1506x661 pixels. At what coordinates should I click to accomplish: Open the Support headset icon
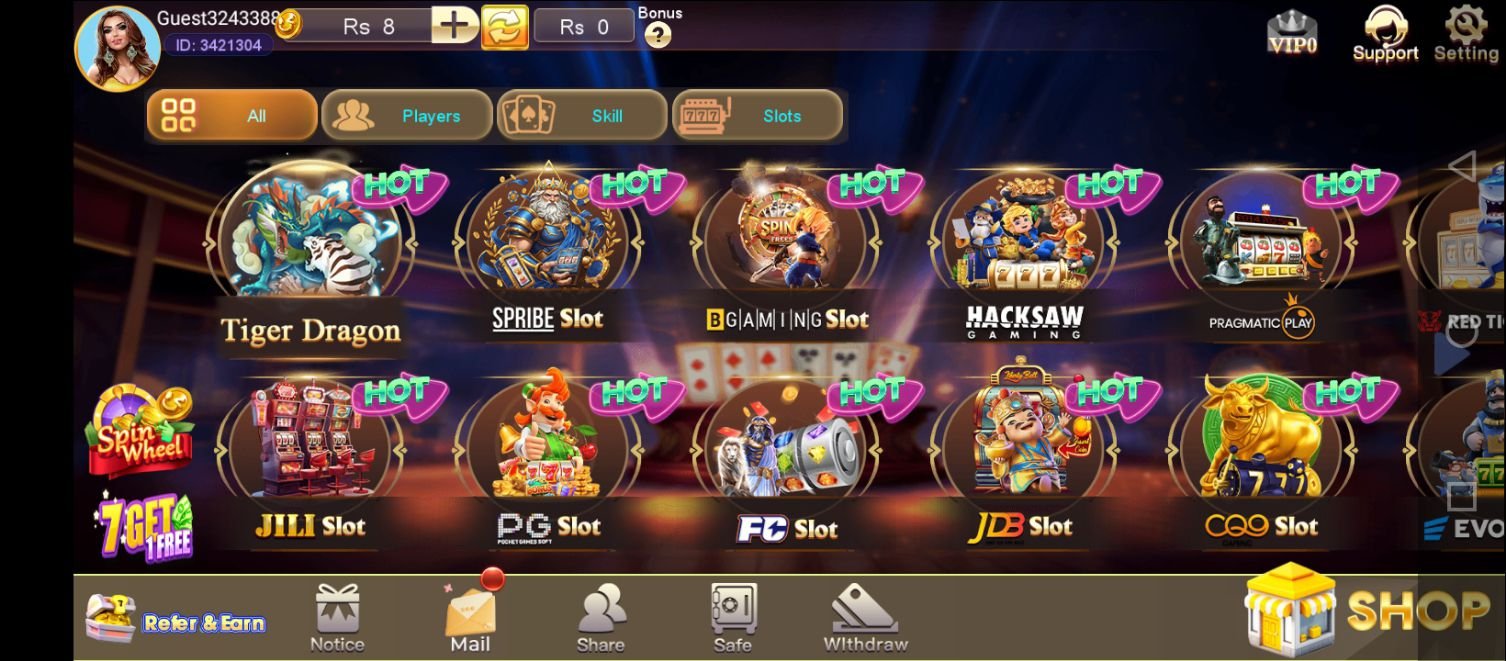[x=1385, y=33]
